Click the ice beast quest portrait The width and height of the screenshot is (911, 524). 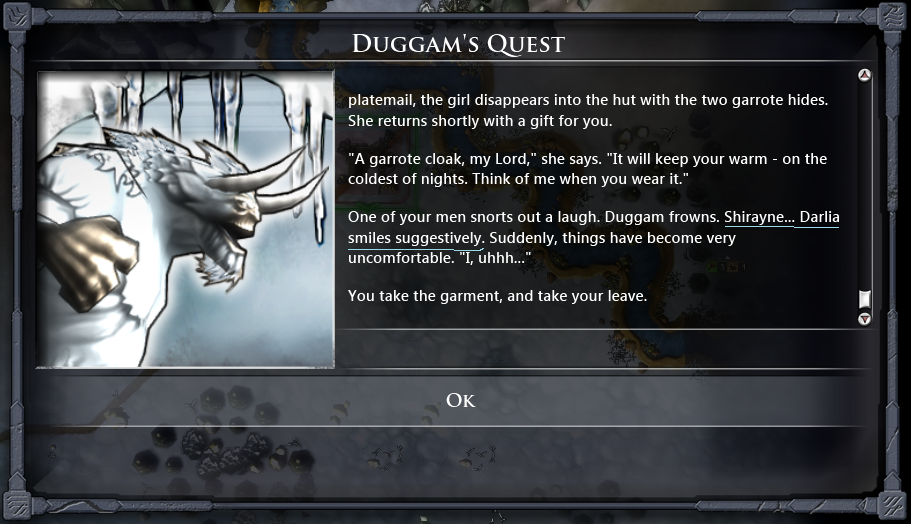tap(186, 219)
